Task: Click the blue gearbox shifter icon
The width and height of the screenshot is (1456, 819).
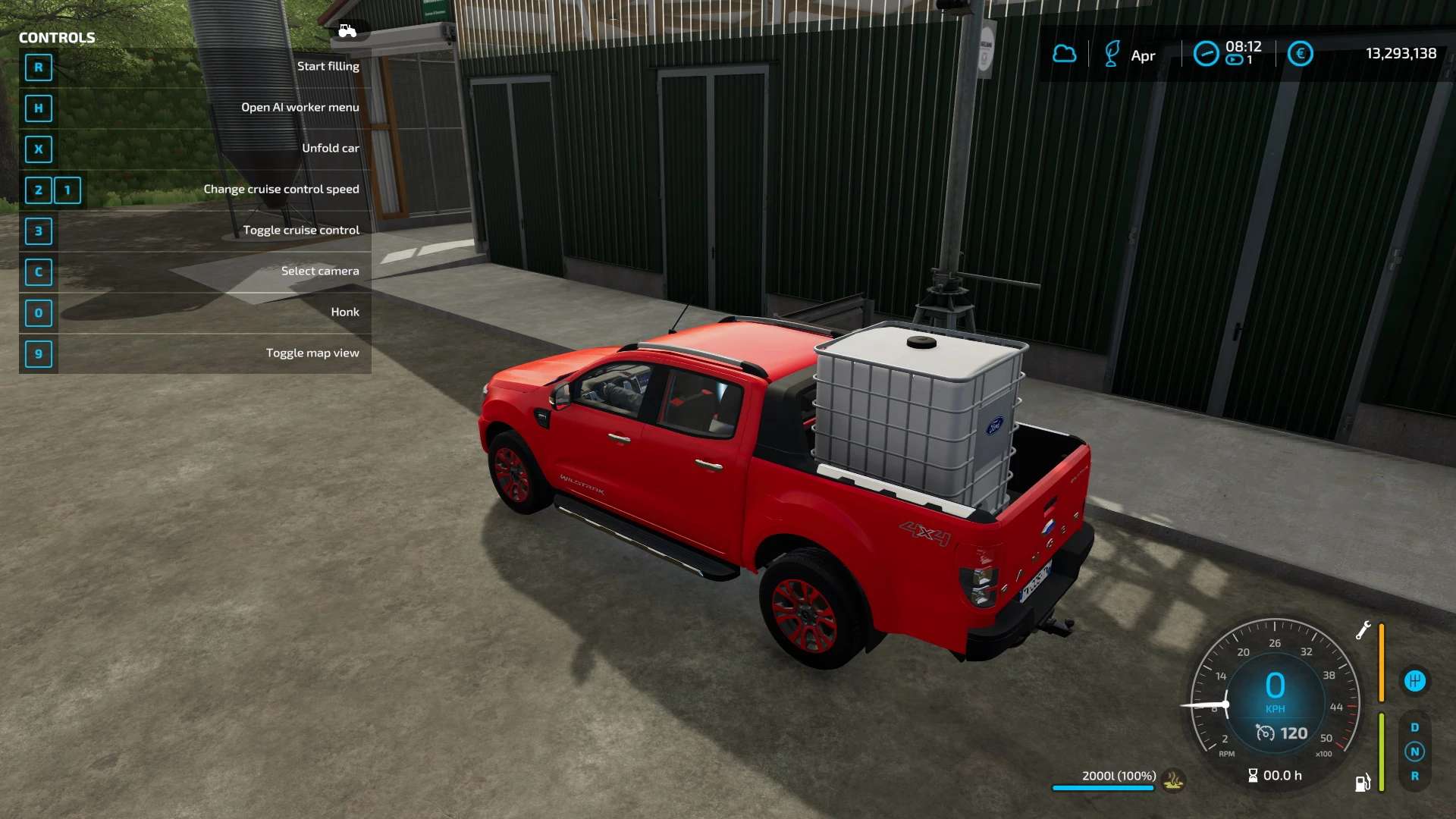Action: tap(1414, 681)
